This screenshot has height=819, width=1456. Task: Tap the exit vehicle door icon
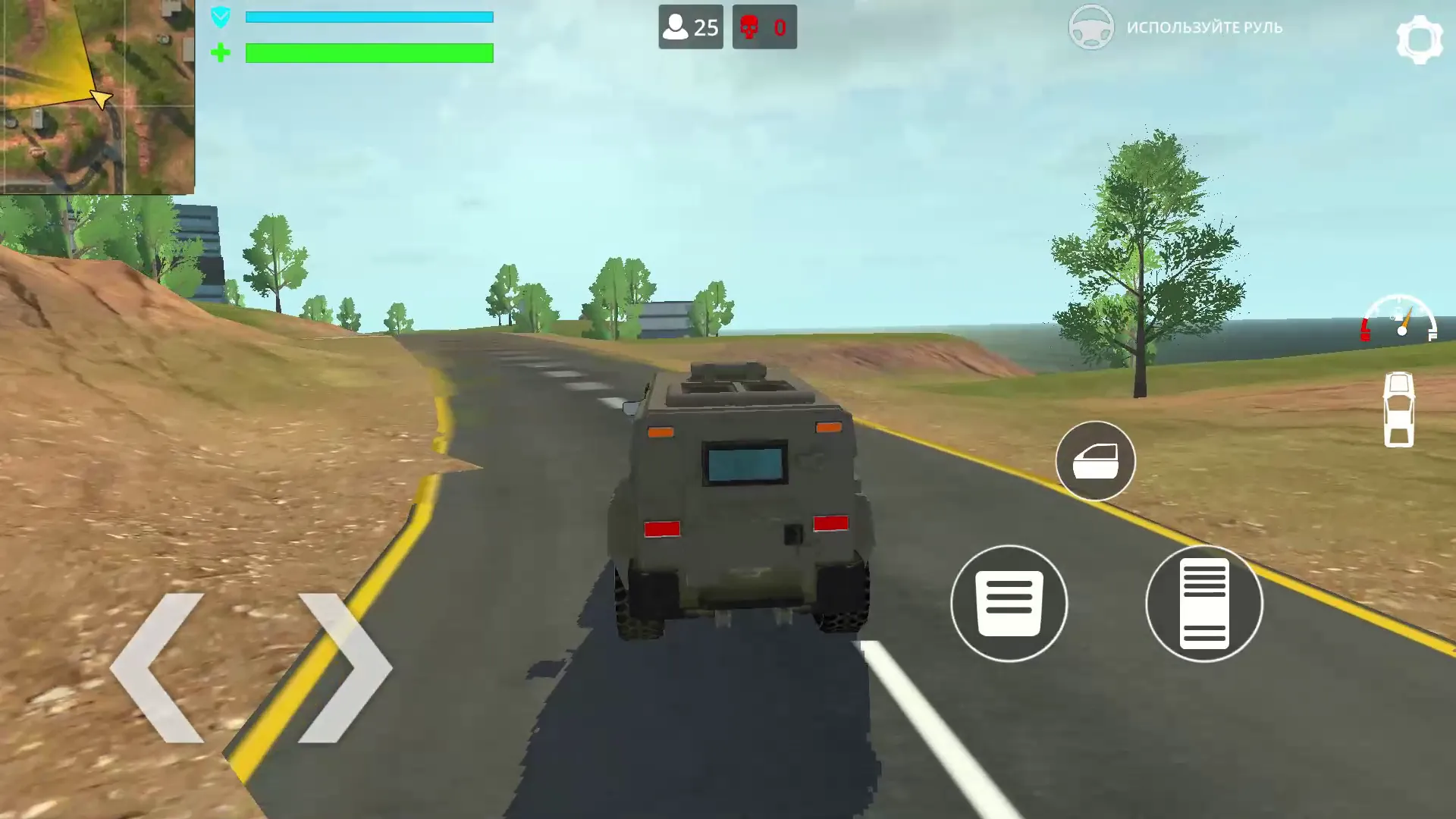(x=1094, y=461)
